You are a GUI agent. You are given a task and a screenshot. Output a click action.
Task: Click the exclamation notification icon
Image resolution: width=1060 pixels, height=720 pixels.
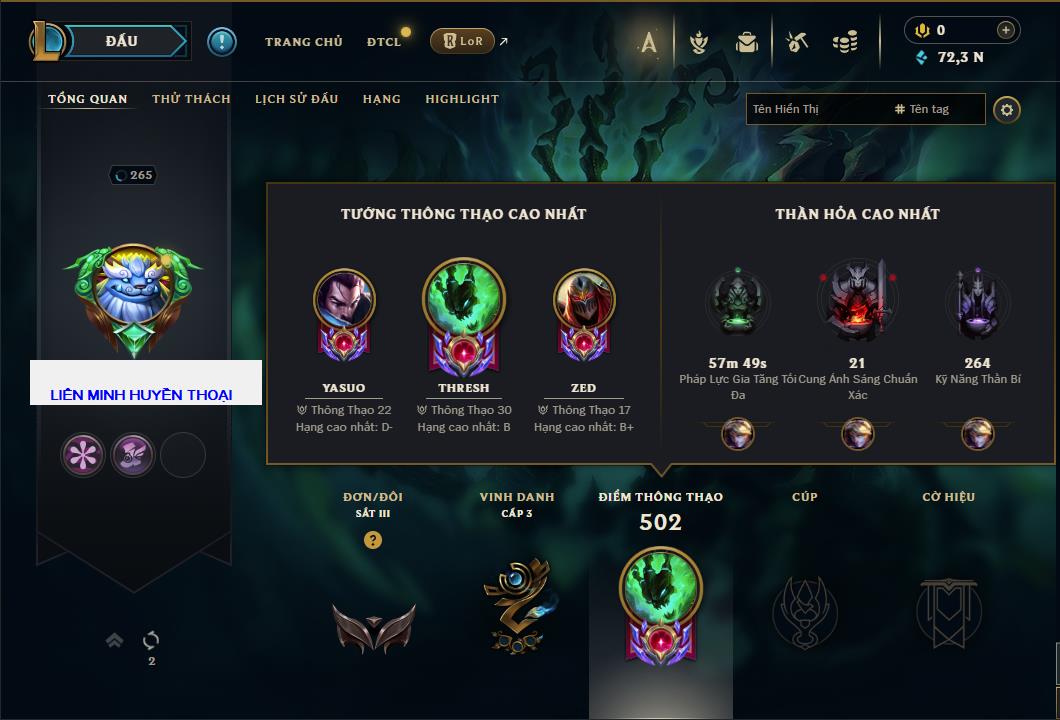[x=221, y=41]
